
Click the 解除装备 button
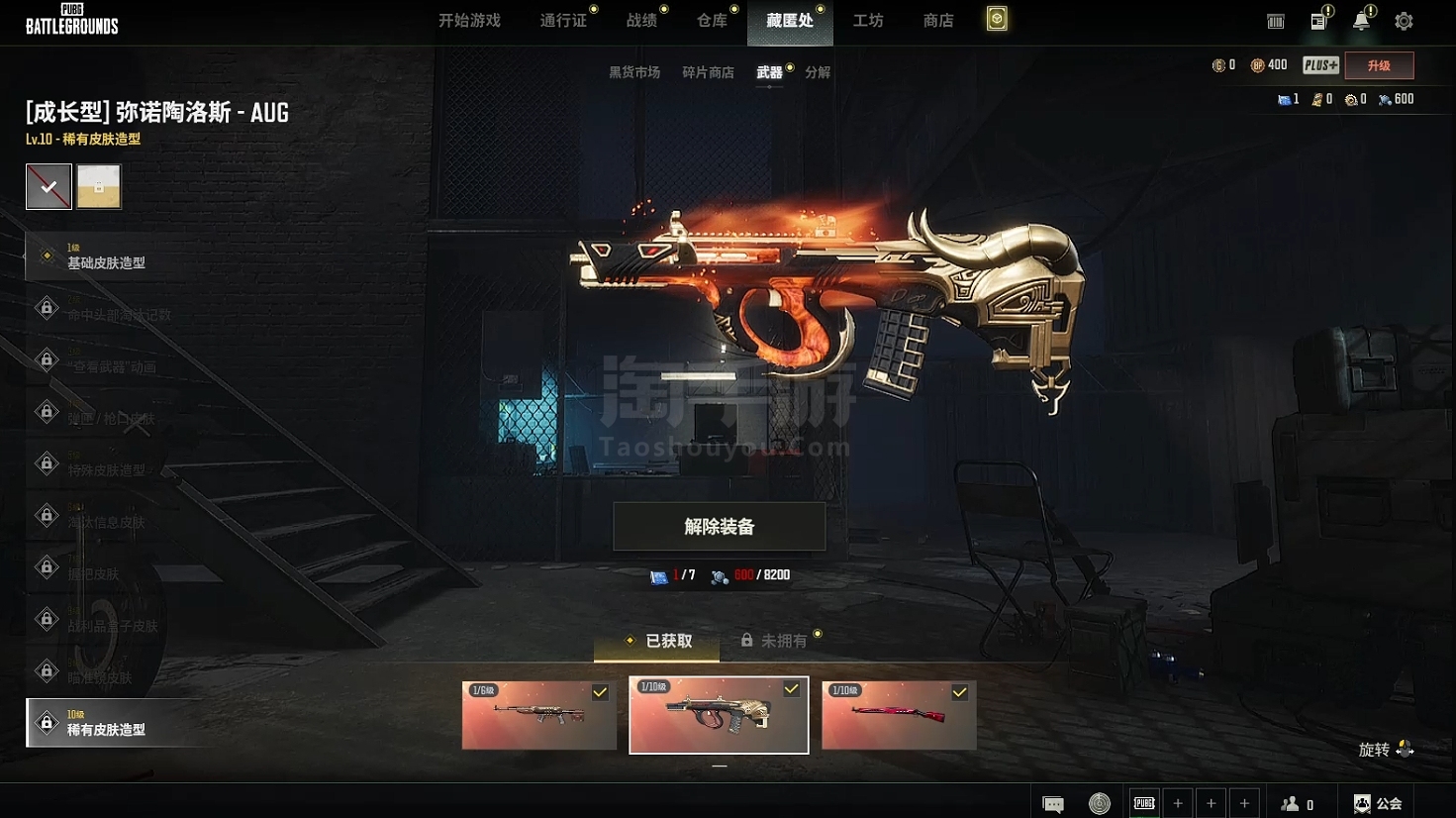pyautogui.click(x=720, y=526)
